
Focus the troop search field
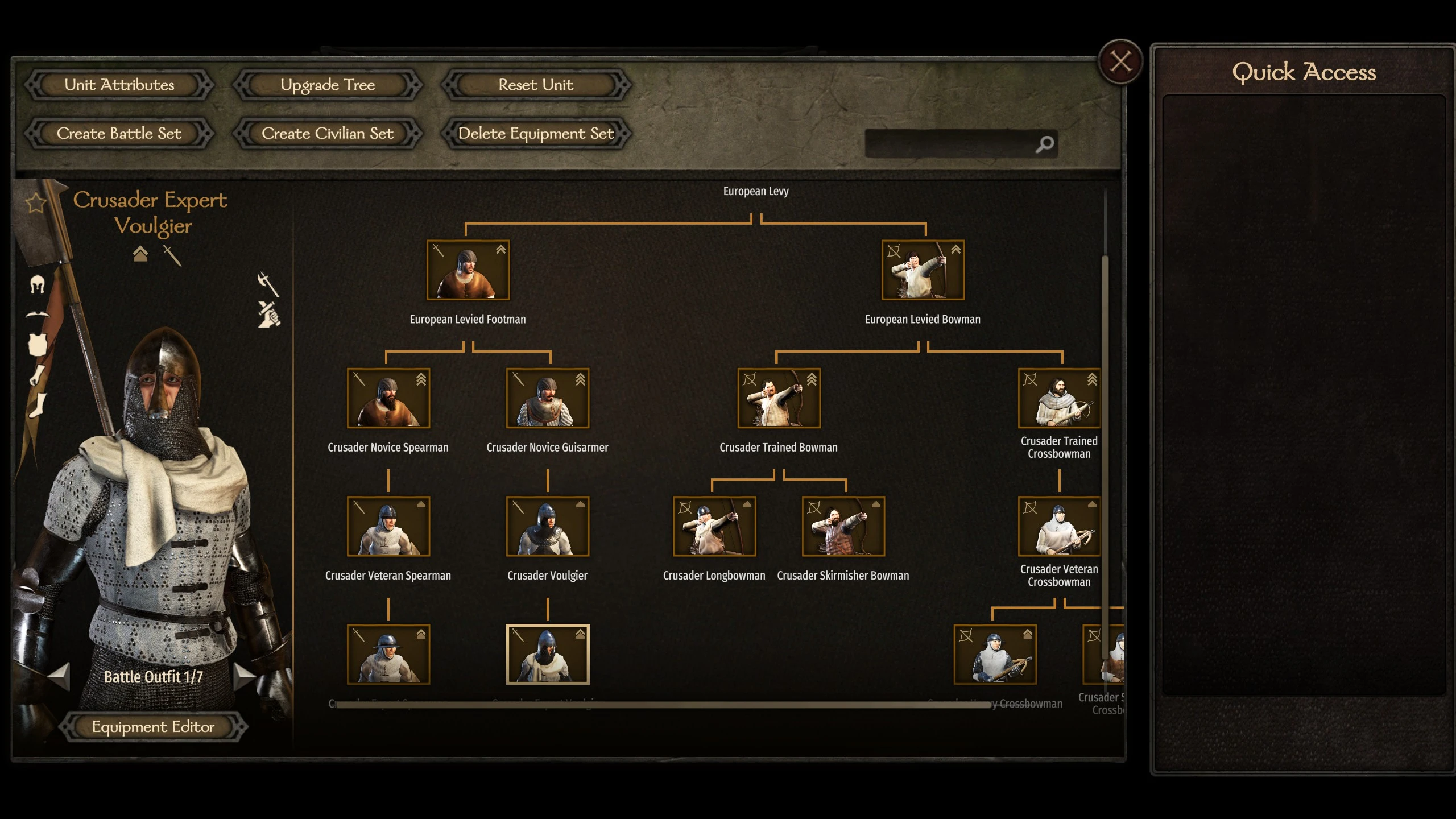tap(950, 144)
